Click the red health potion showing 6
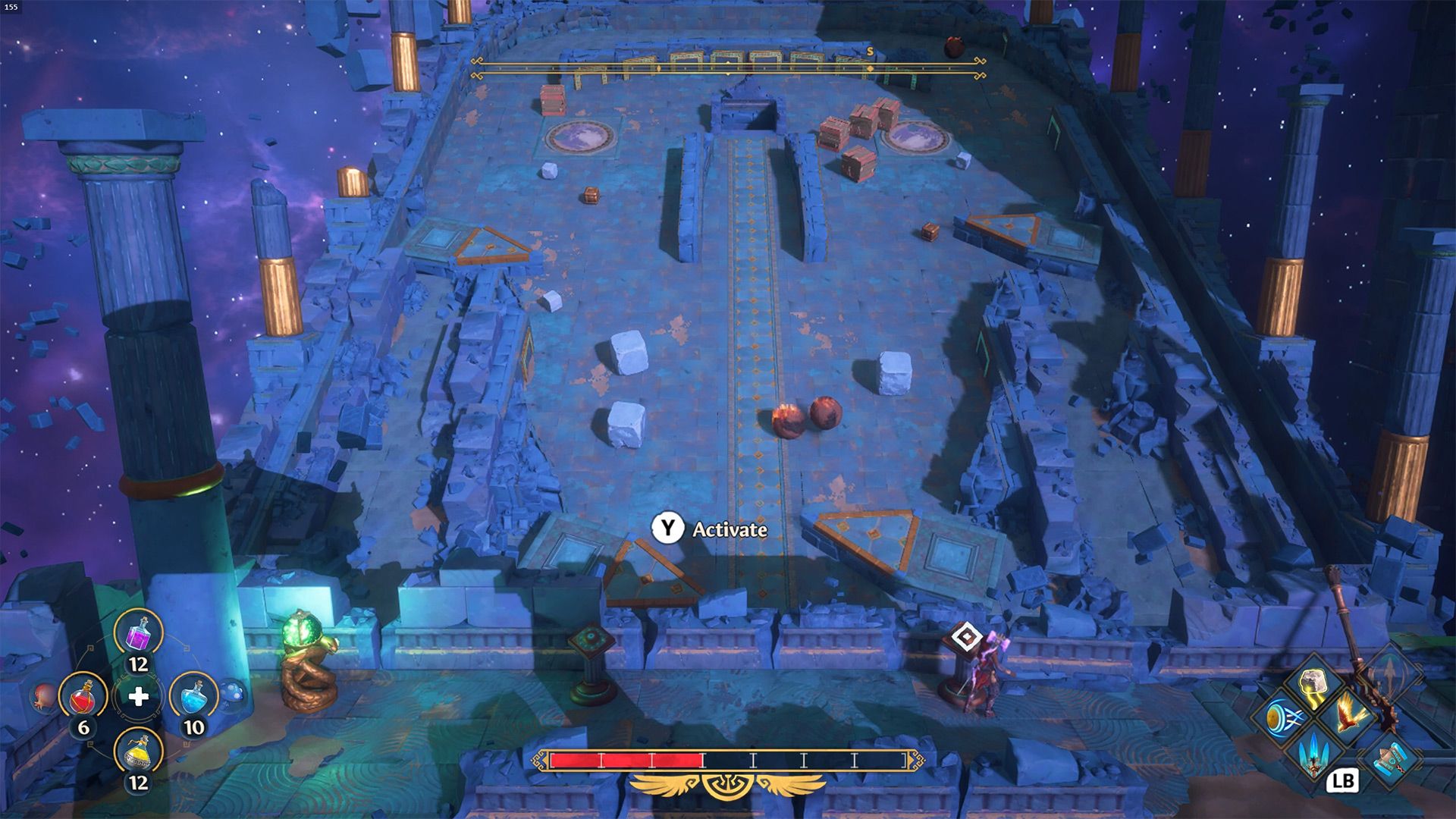Screen dimensions: 1456x819 click(x=83, y=698)
